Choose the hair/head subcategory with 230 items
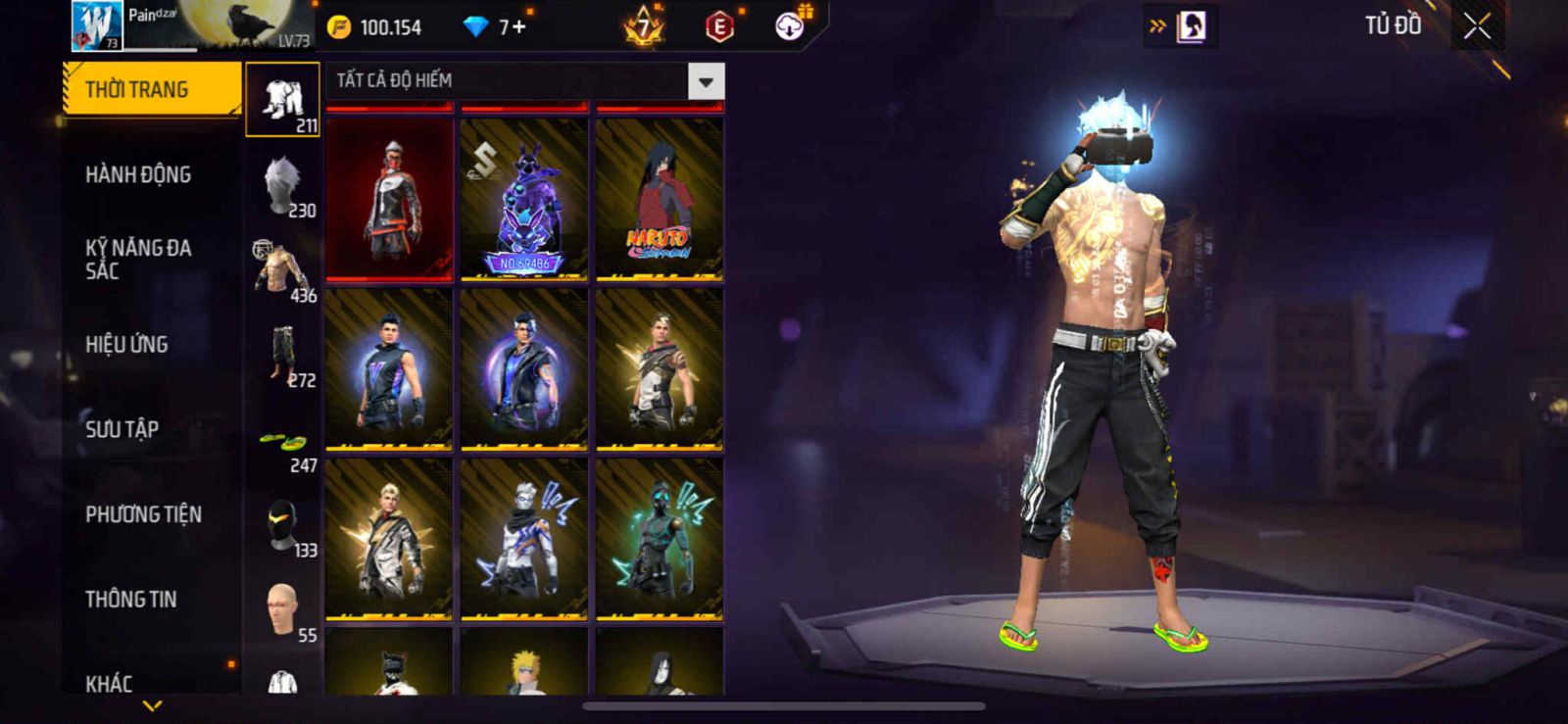Image resolution: width=1568 pixels, height=724 pixels. click(283, 185)
